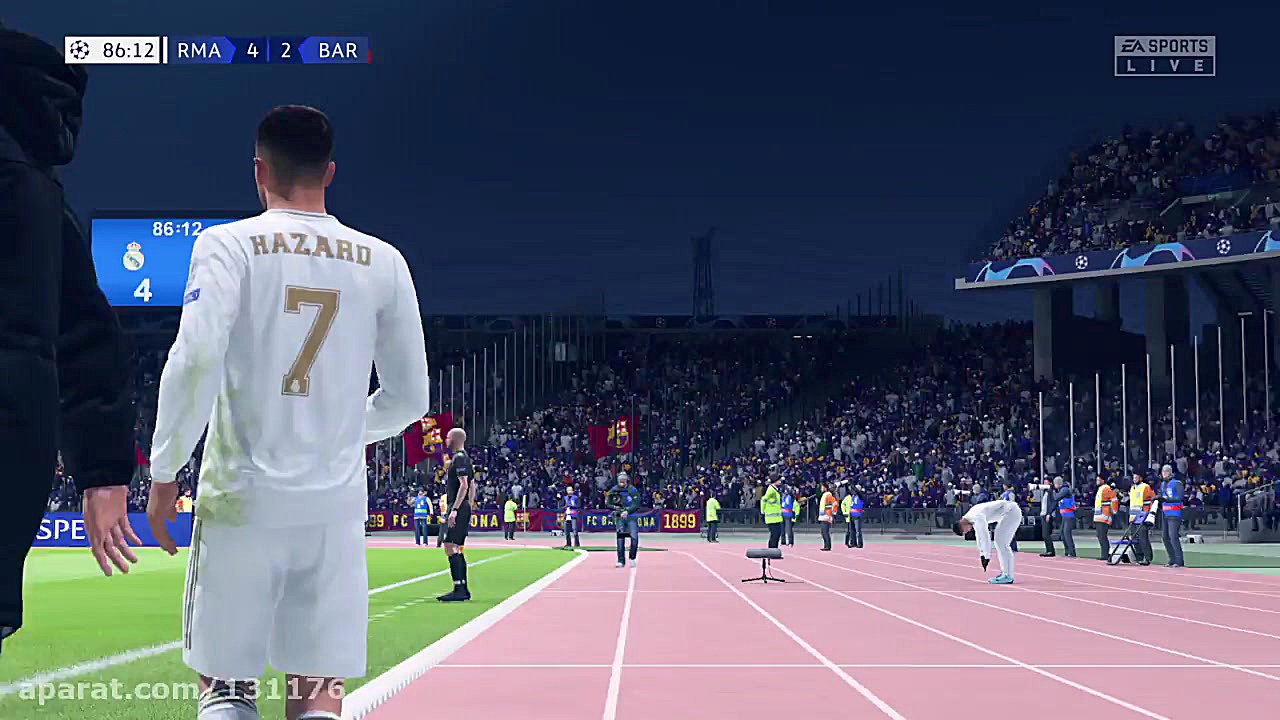Select the EA Sports logo

(x=1164, y=44)
